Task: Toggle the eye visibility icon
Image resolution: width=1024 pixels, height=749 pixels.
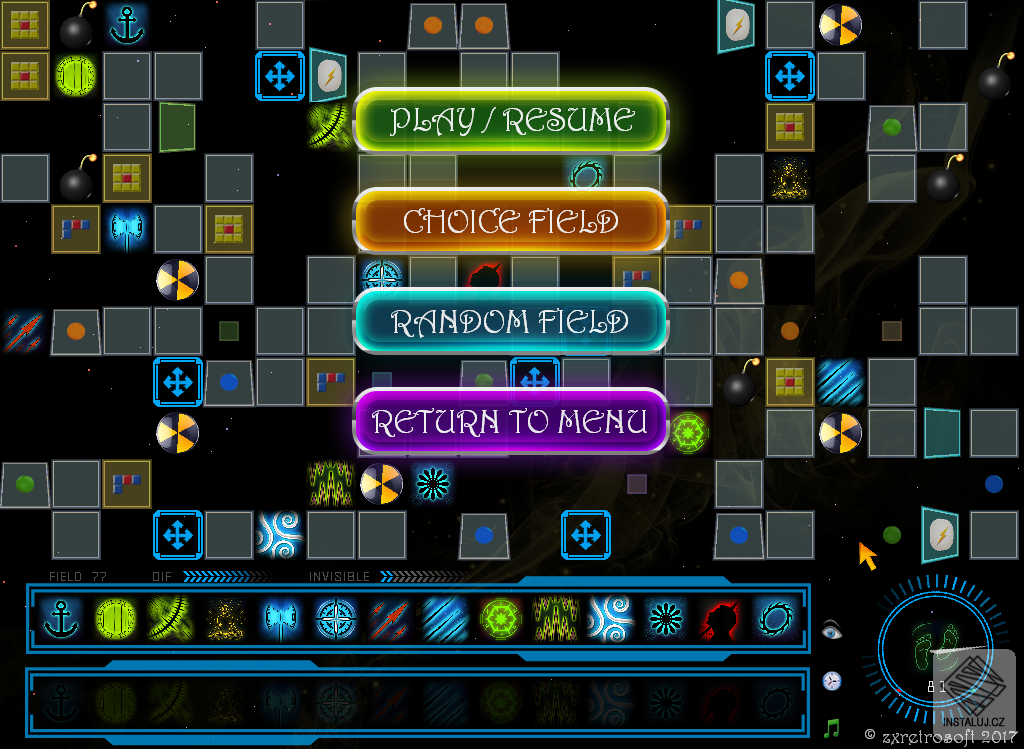Action: (x=832, y=630)
